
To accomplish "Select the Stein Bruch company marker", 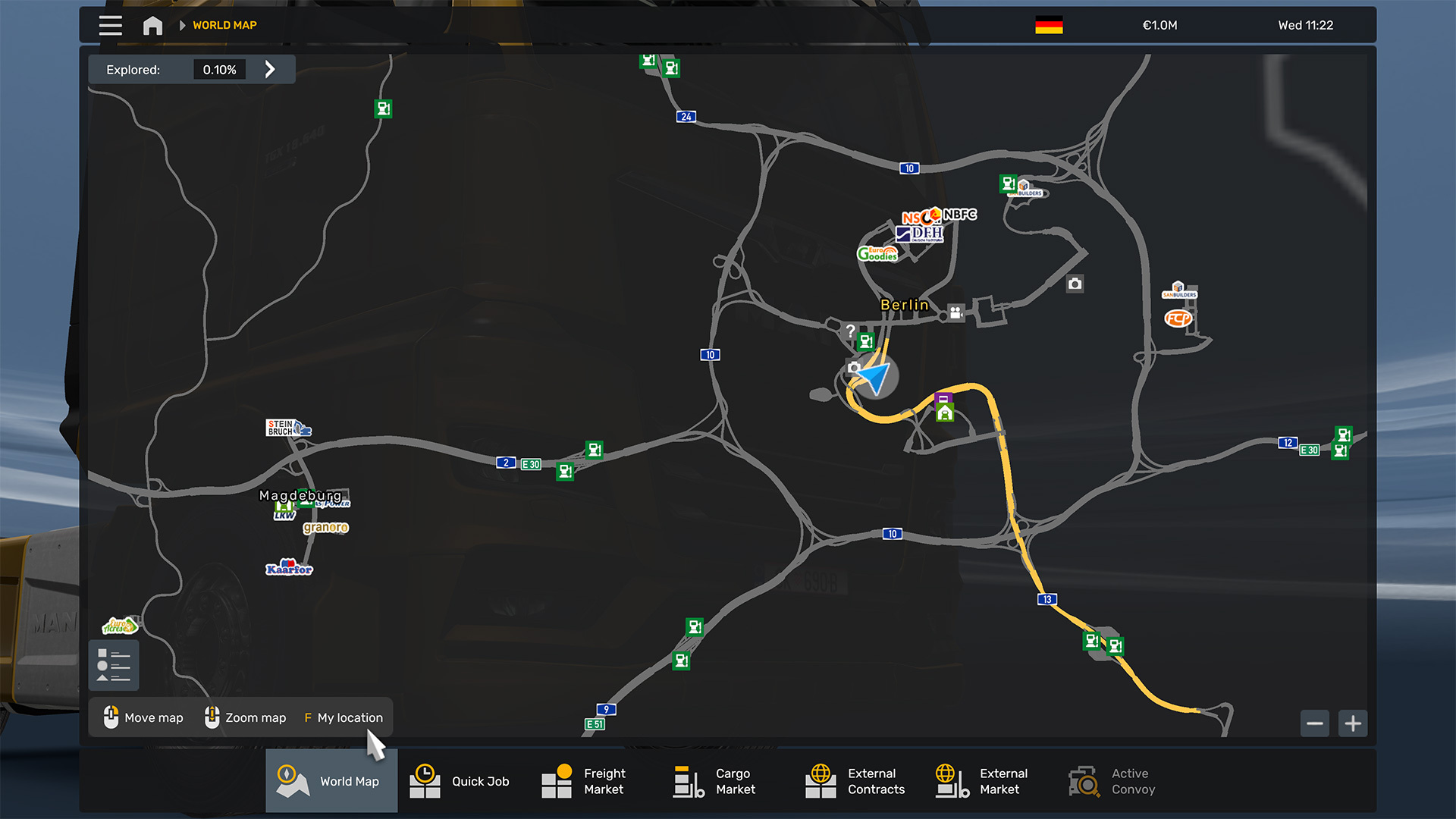I will click(287, 428).
